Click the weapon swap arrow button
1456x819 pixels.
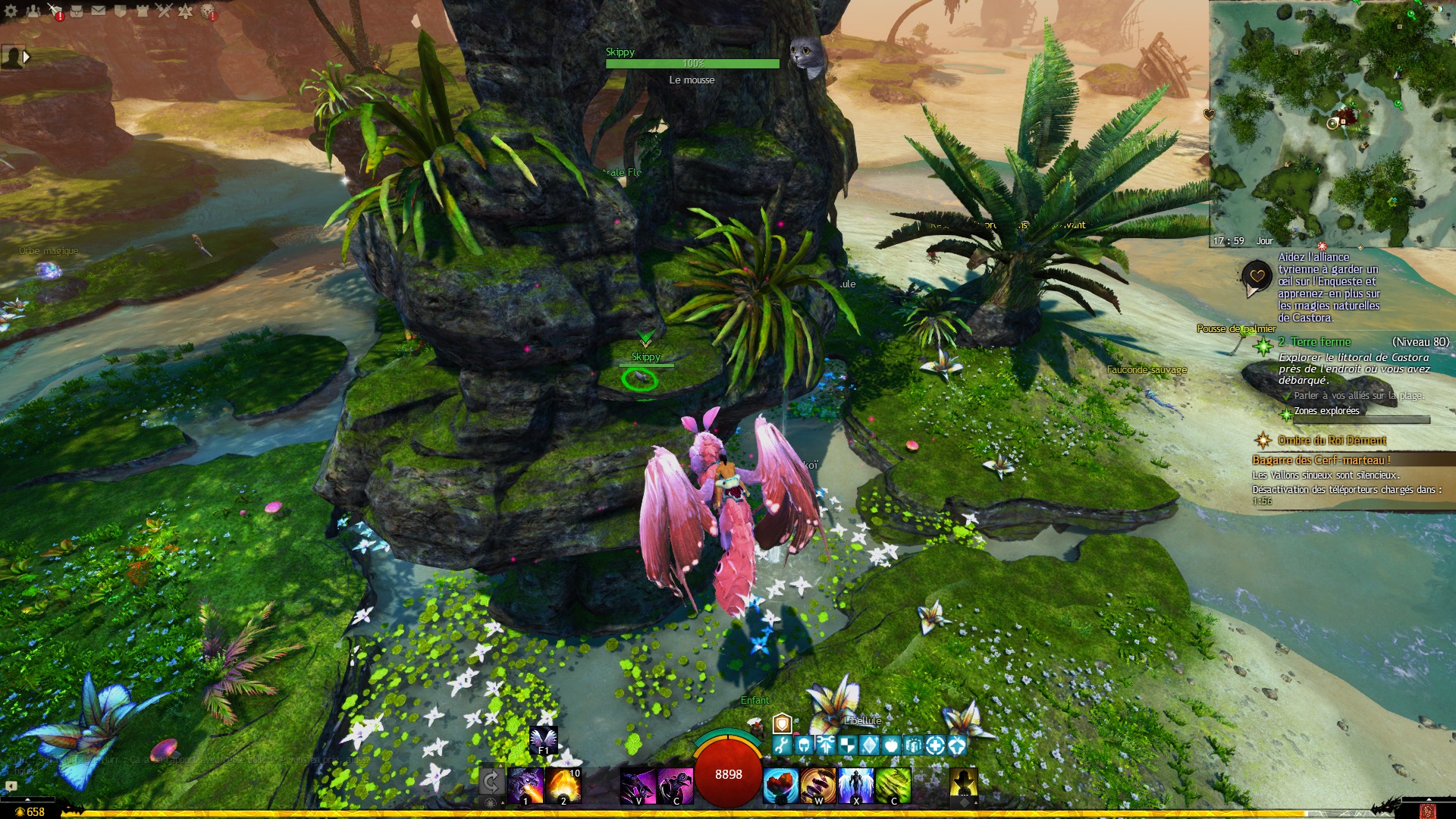coord(491,782)
